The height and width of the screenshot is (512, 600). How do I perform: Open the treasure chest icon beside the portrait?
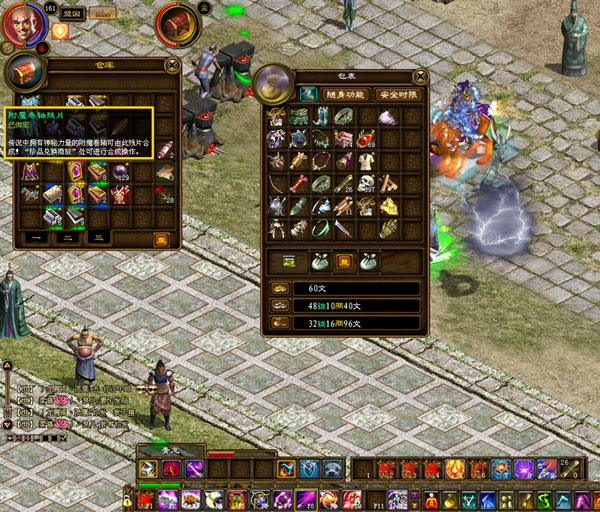(x=179, y=21)
